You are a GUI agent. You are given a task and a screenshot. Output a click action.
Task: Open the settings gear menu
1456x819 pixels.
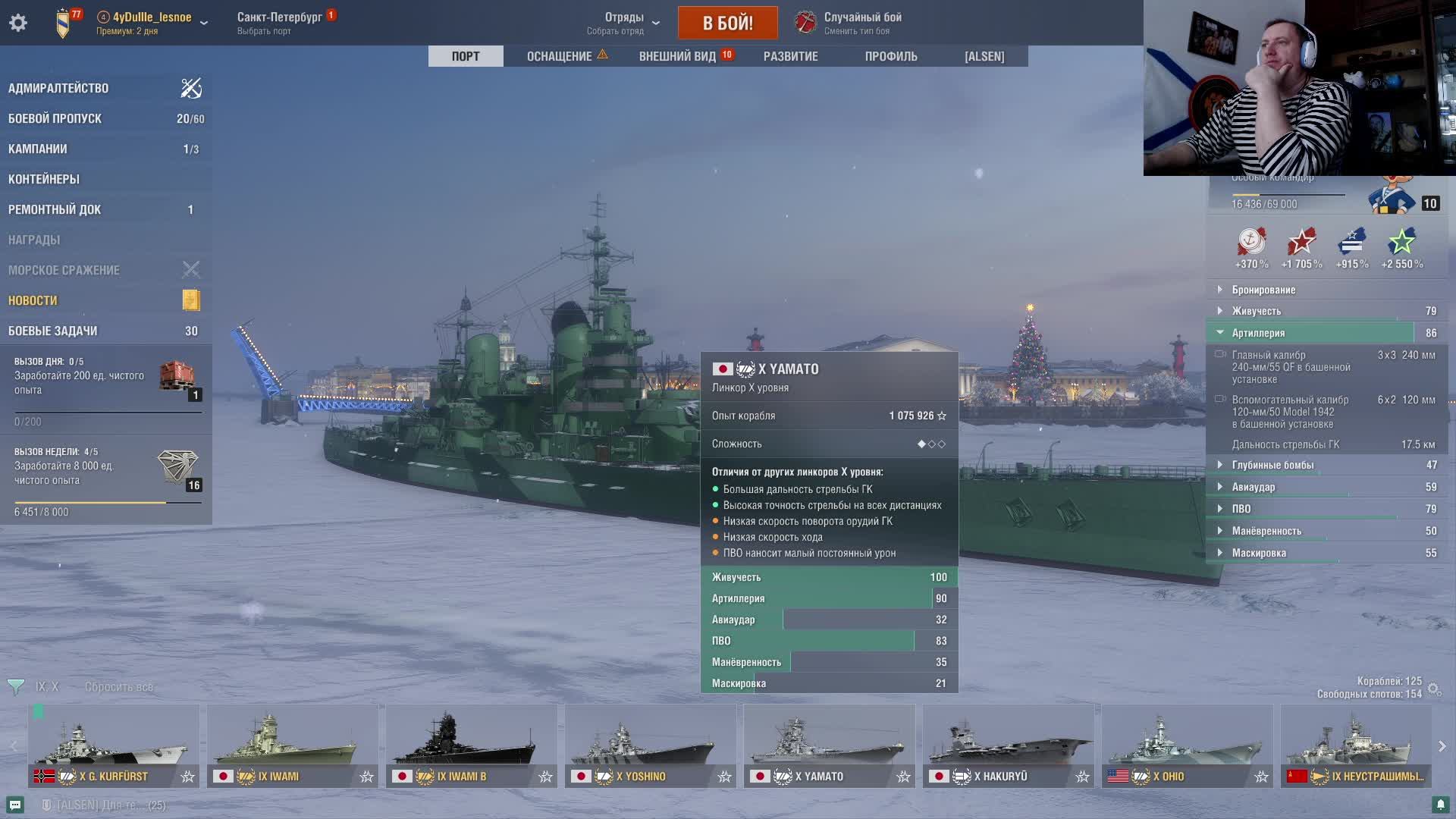pos(18,23)
